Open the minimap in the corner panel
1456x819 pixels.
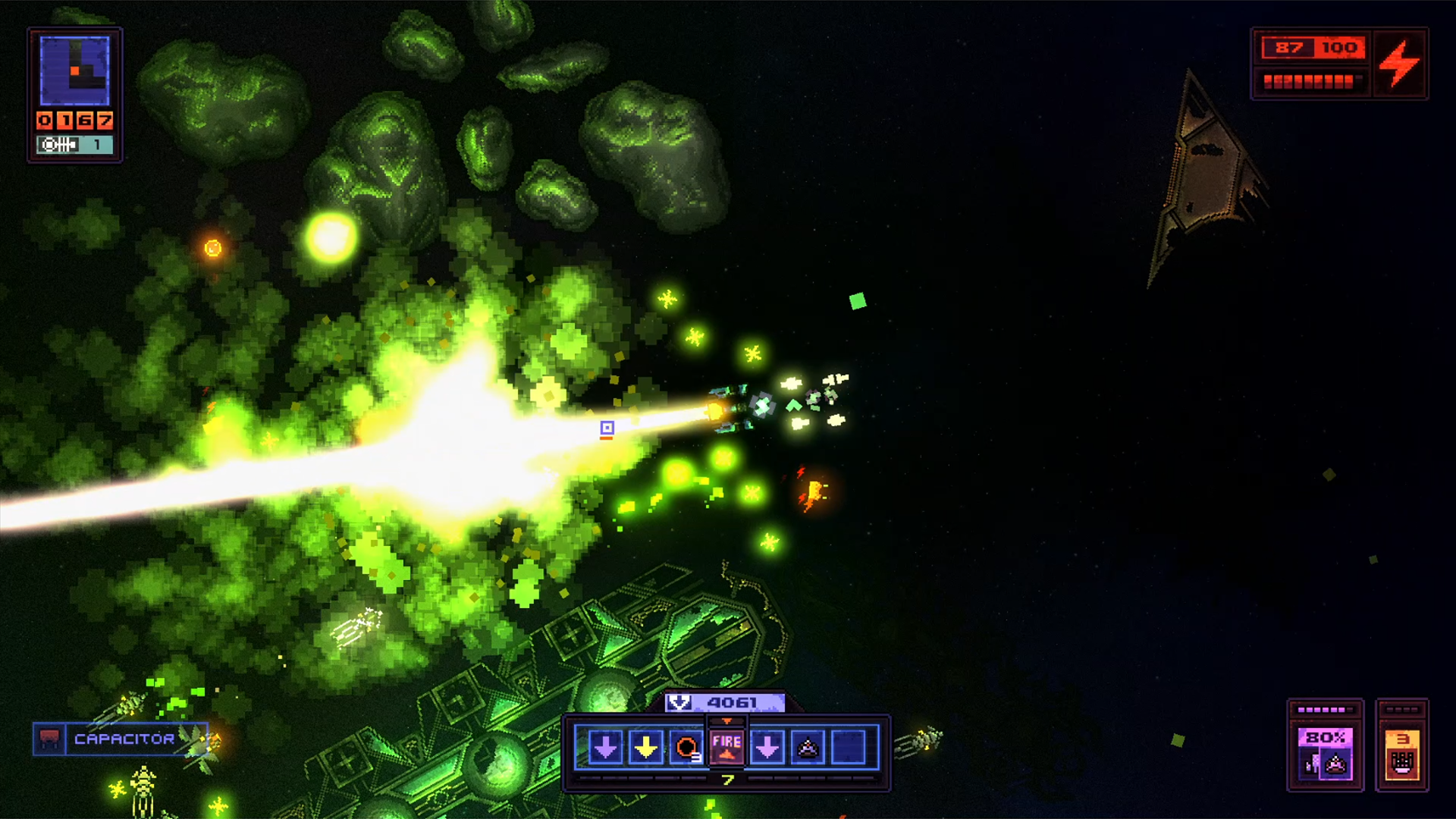[74, 70]
